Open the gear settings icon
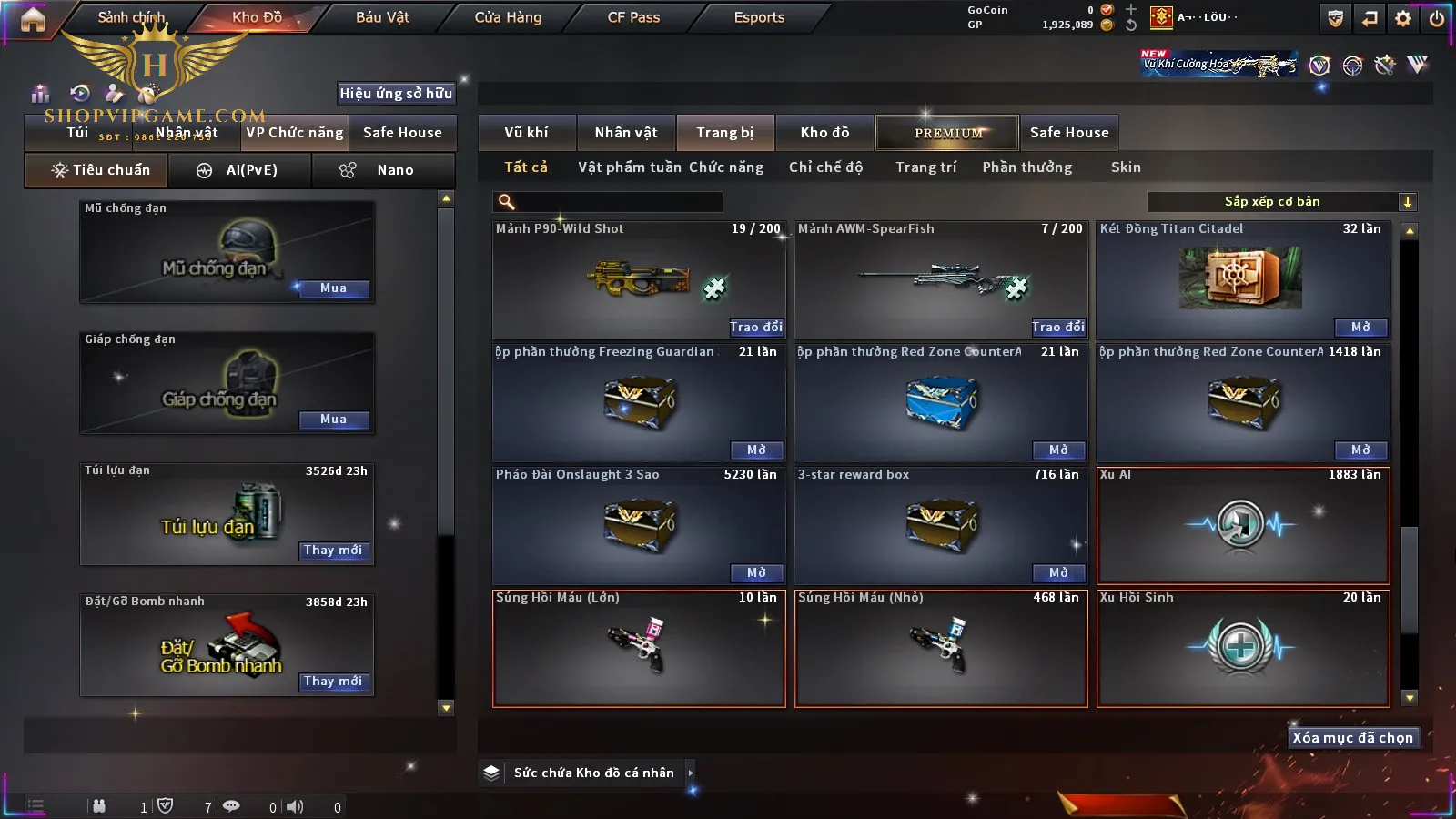Viewport: 1456px width, 819px height. [1403, 18]
